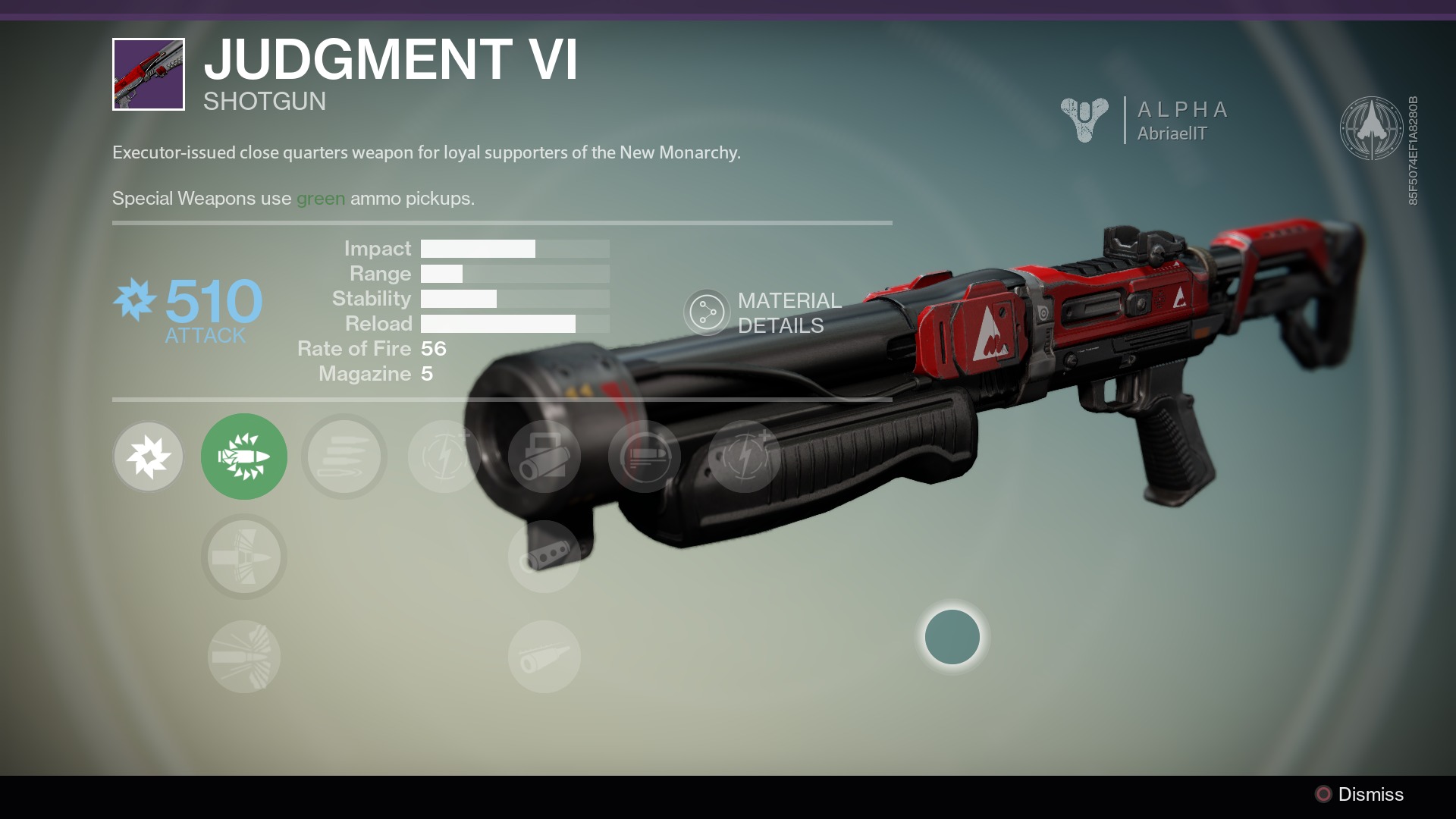The height and width of the screenshot is (819, 1456).
Task: Select the shattering bullet perk node
Action: point(244,657)
